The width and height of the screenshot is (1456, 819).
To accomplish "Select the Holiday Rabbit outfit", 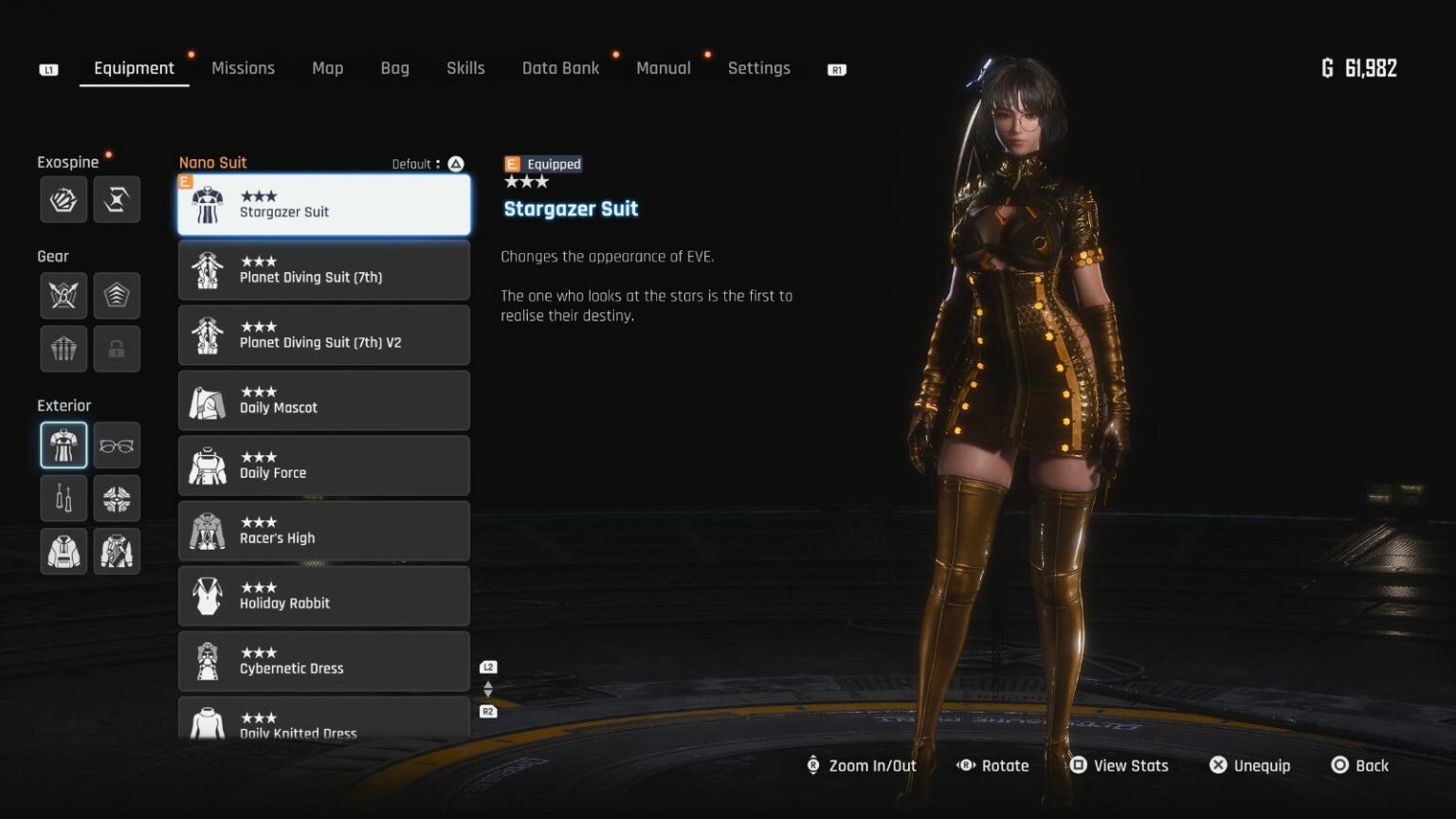I will (324, 597).
